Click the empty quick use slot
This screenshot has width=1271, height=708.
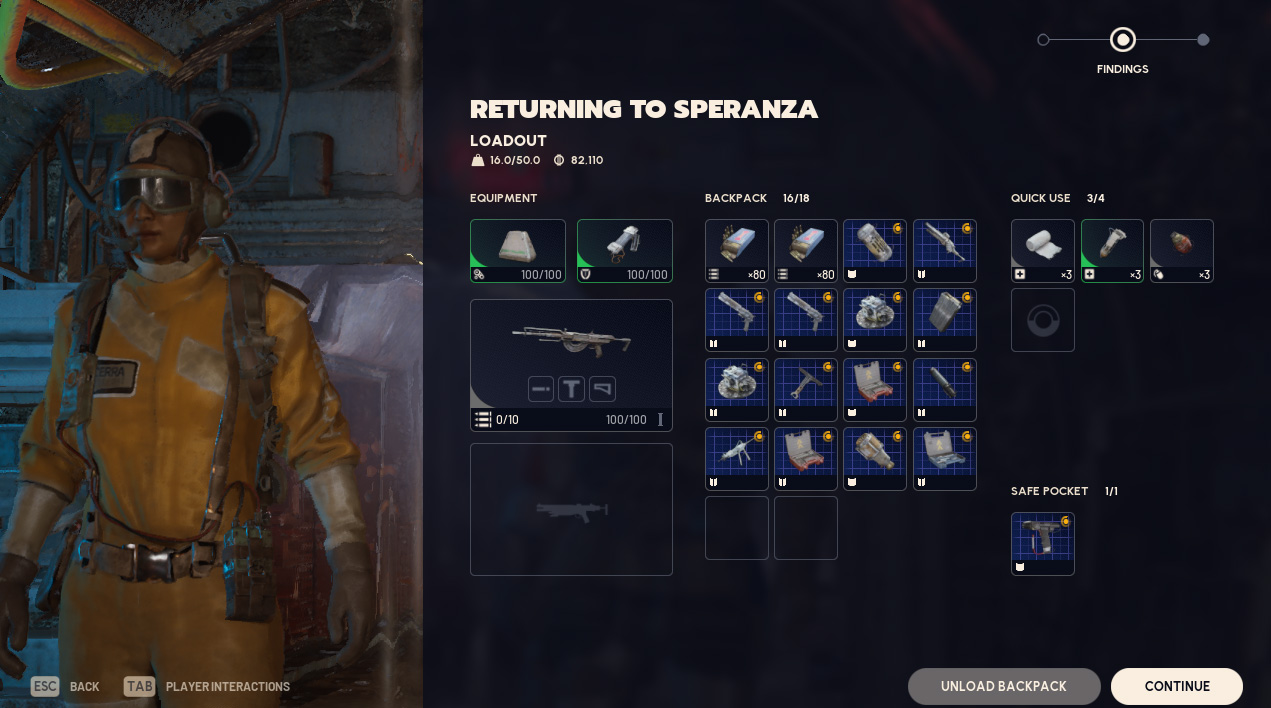[1043, 320]
